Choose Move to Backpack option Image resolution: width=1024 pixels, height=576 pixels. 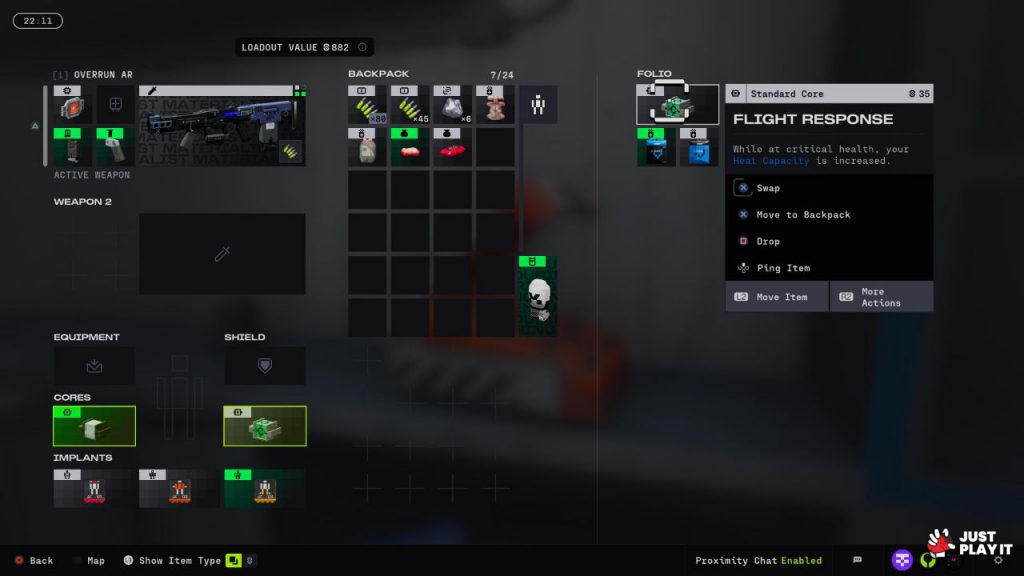pyautogui.click(x=803, y=215)
